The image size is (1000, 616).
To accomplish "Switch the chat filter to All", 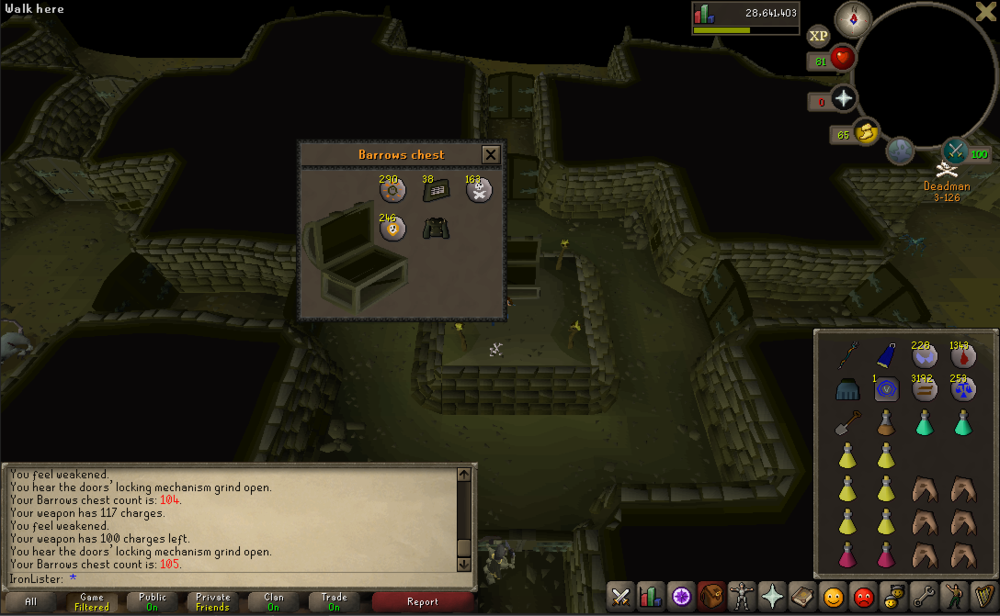I will click(x=31, y=602).
